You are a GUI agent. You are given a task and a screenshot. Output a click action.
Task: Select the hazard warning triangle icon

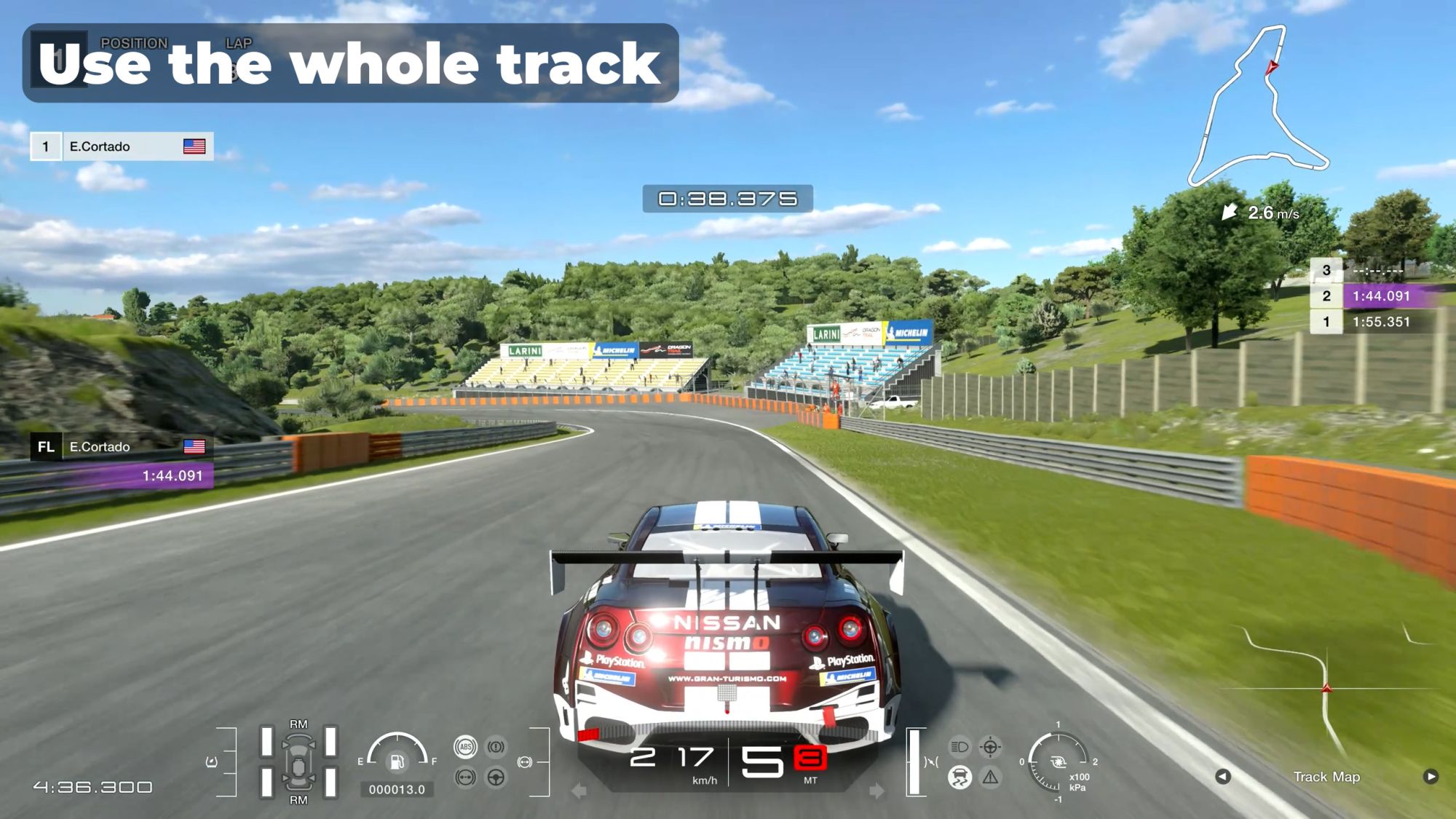click(990, 778)
